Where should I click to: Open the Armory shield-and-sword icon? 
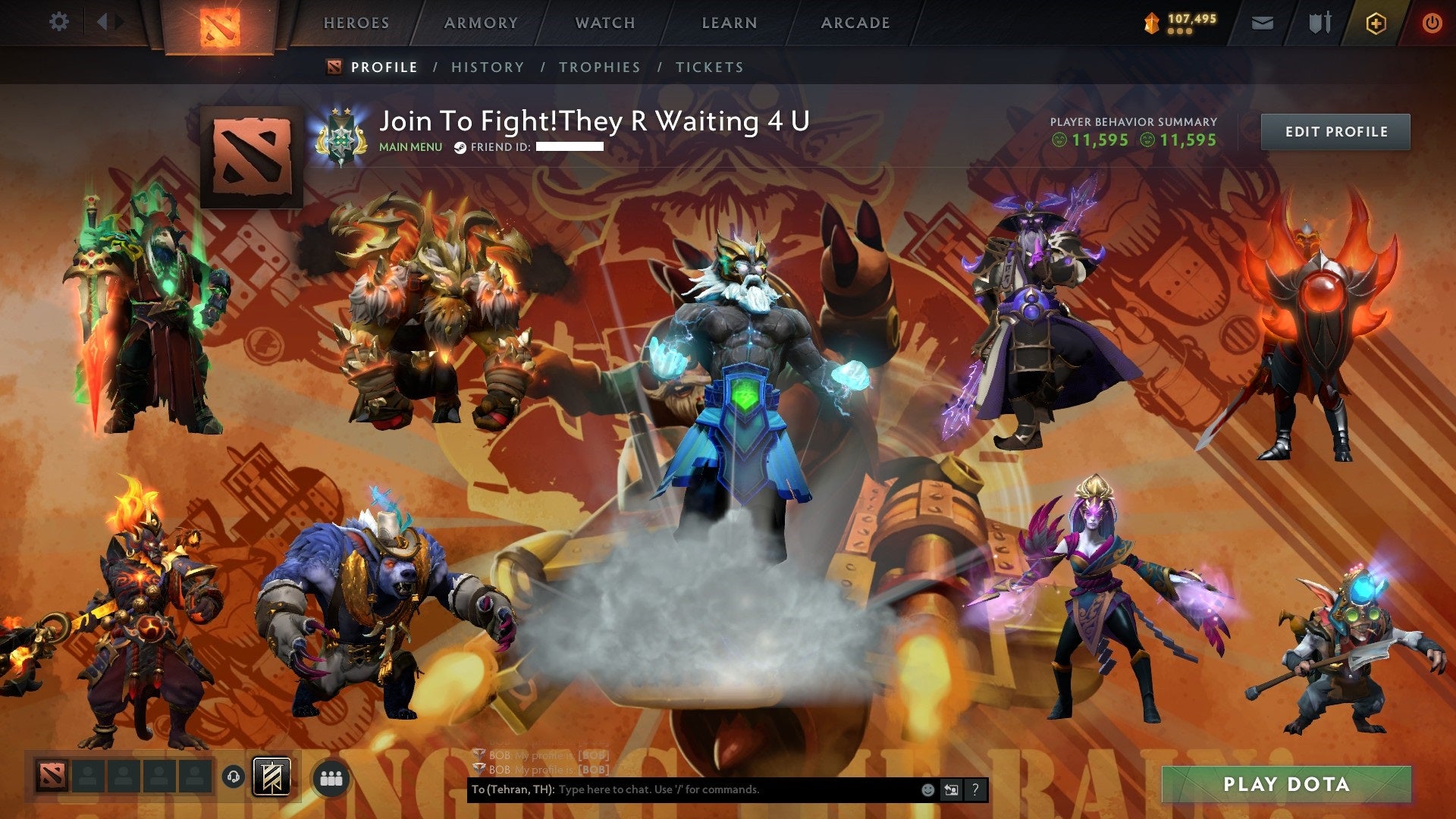(x=1319, y=22)
